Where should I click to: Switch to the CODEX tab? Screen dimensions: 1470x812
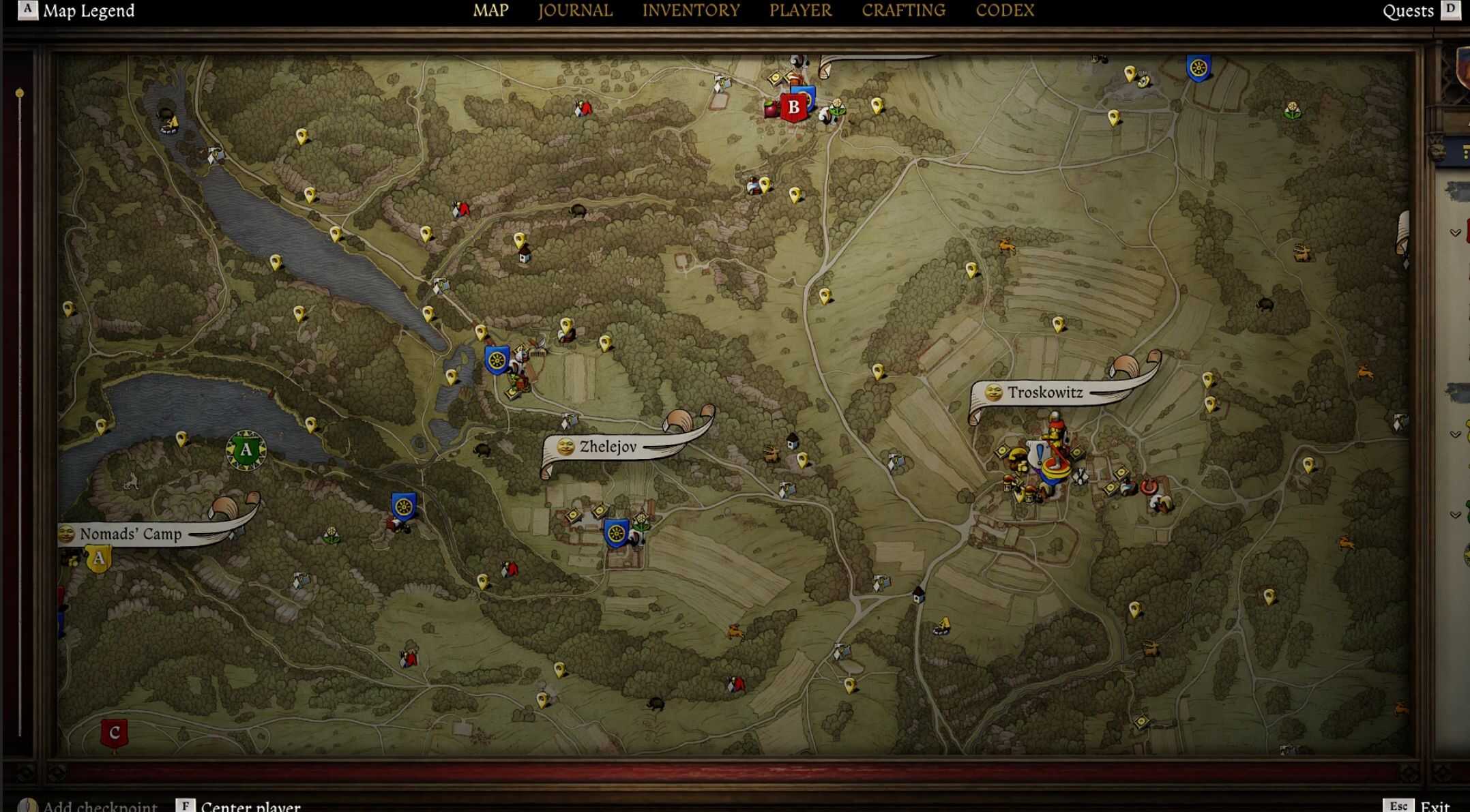(x=1004, y=10)
